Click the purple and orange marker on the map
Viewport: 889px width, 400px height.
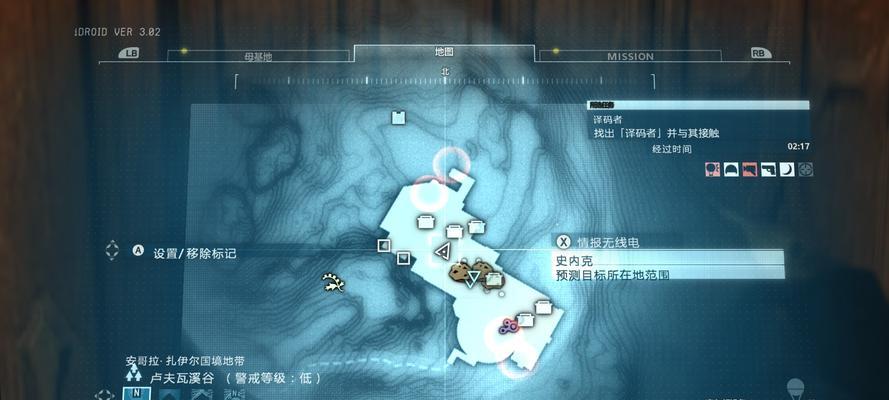tap(507, 324)
